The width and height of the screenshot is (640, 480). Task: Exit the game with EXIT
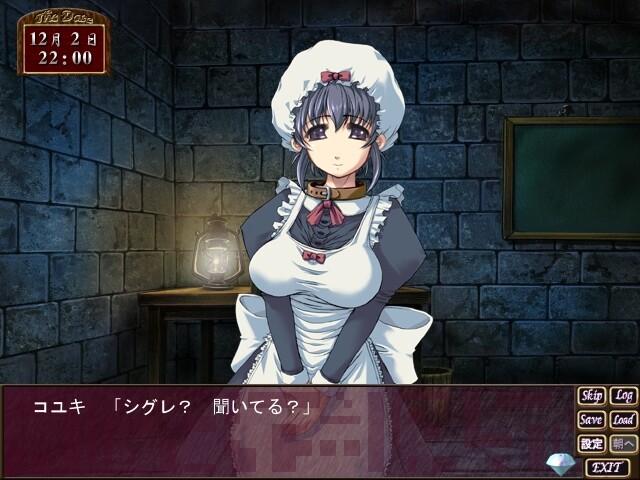point(607,466)
